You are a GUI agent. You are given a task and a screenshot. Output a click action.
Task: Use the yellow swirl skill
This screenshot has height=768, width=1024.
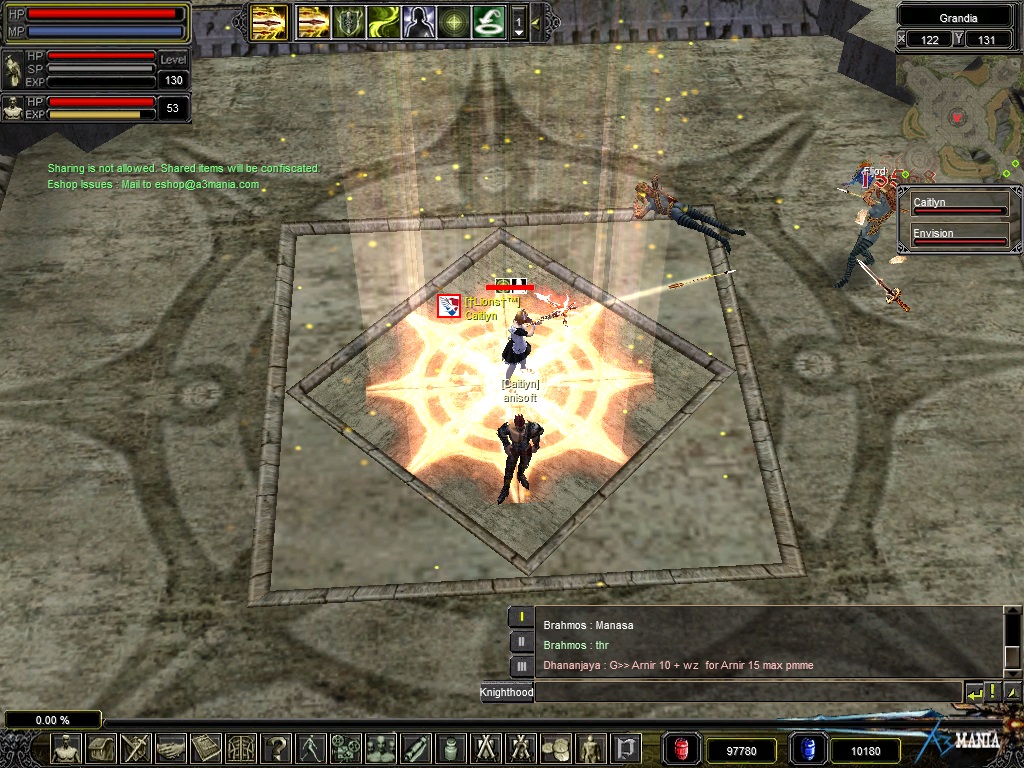[x=384, y=21]
